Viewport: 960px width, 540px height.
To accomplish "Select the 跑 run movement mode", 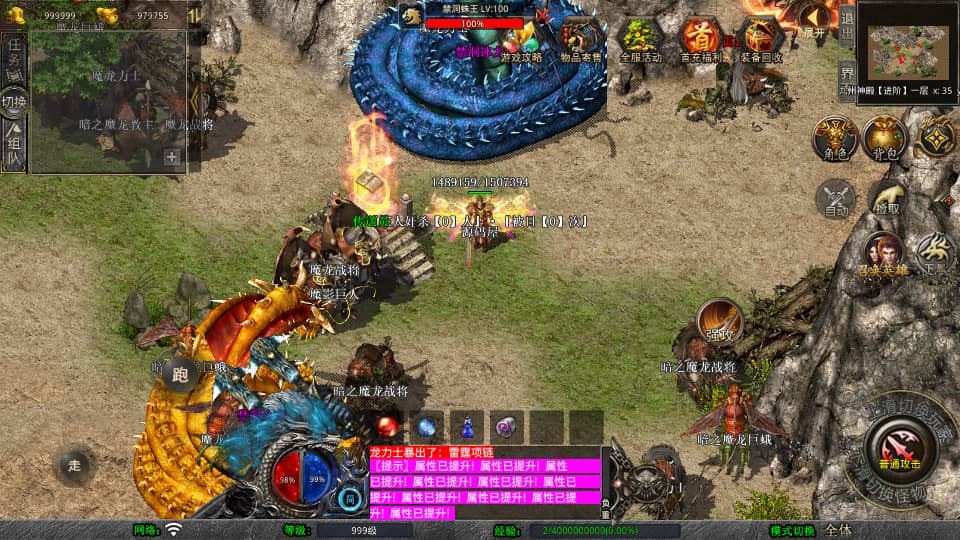I will tap(181, 375).
